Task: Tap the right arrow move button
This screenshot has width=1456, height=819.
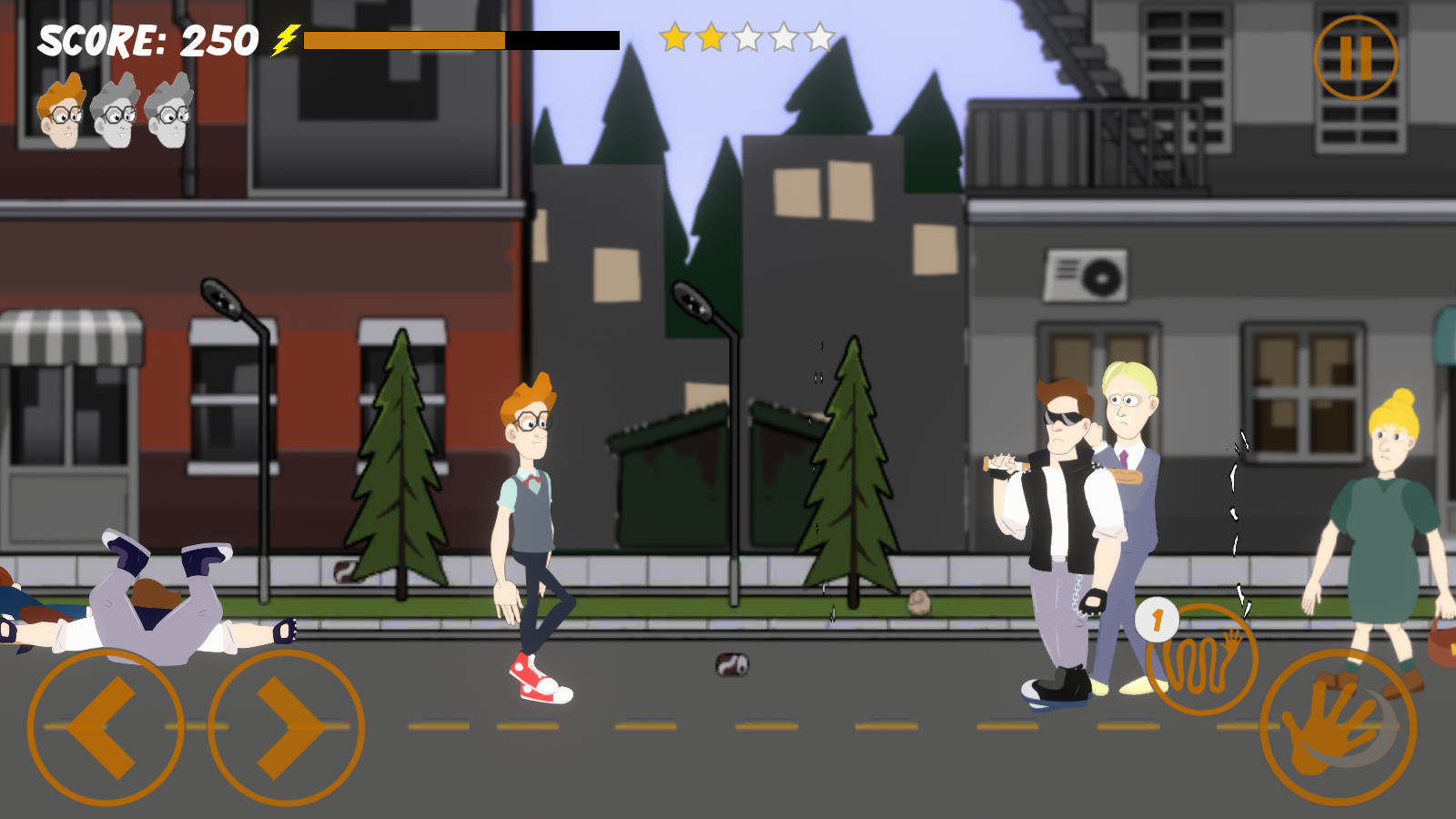Action: point(287,727)
